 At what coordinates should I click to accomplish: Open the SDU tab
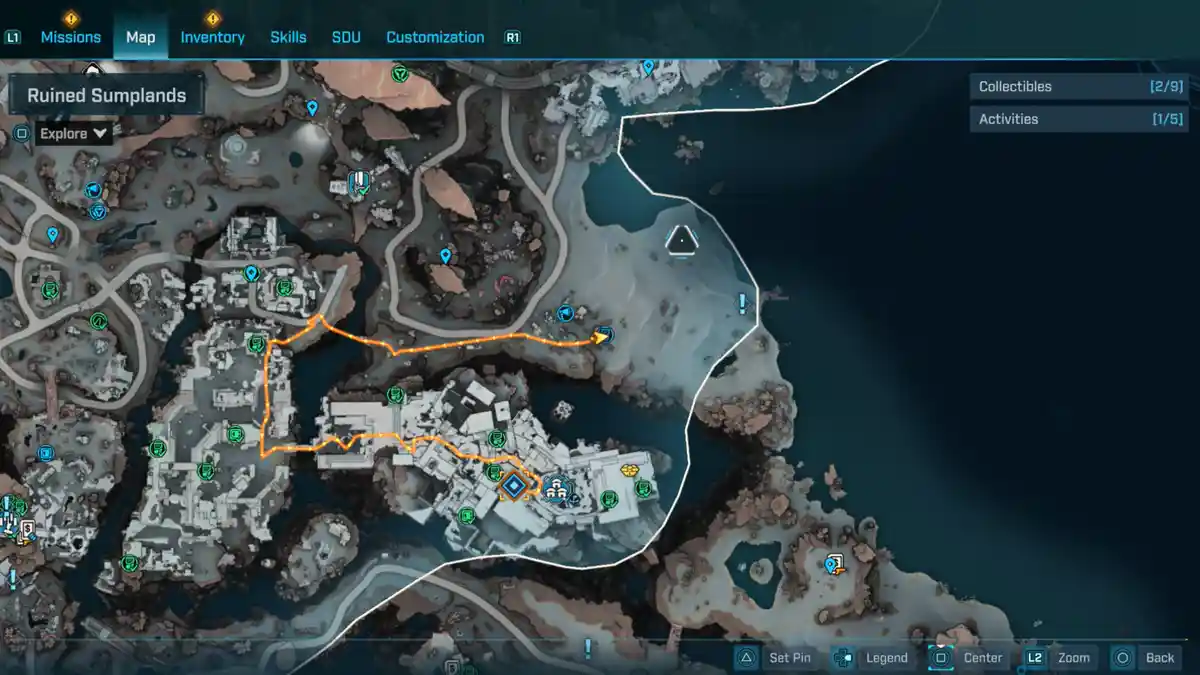coord(346,37)
